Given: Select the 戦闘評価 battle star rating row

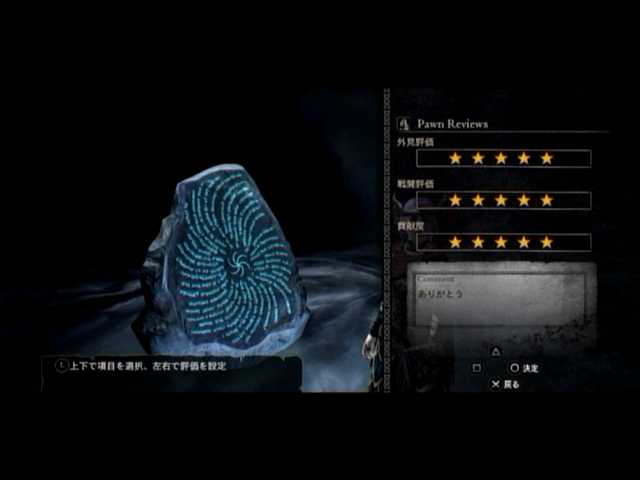Looking at the screenshot, I should (503, 200).
